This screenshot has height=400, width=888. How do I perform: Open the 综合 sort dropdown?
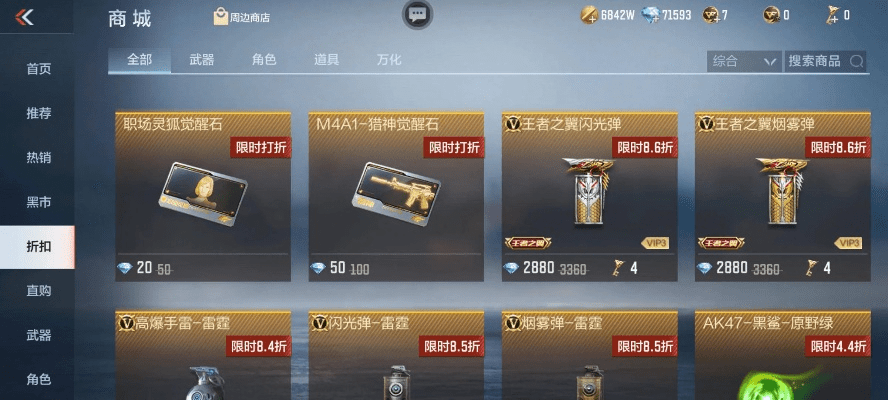pyautogui.click(x=743, y=61)
